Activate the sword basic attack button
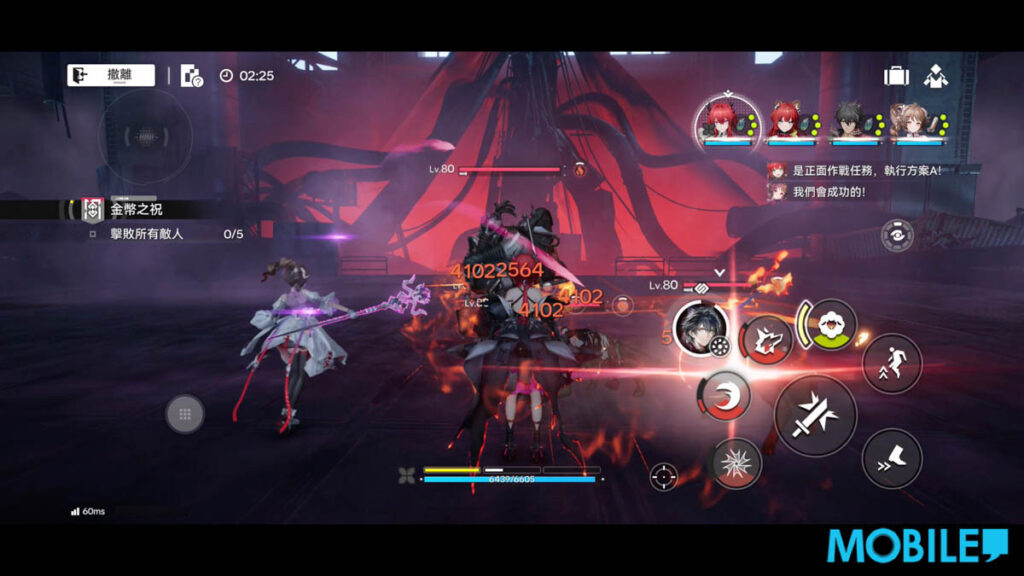 815,416
